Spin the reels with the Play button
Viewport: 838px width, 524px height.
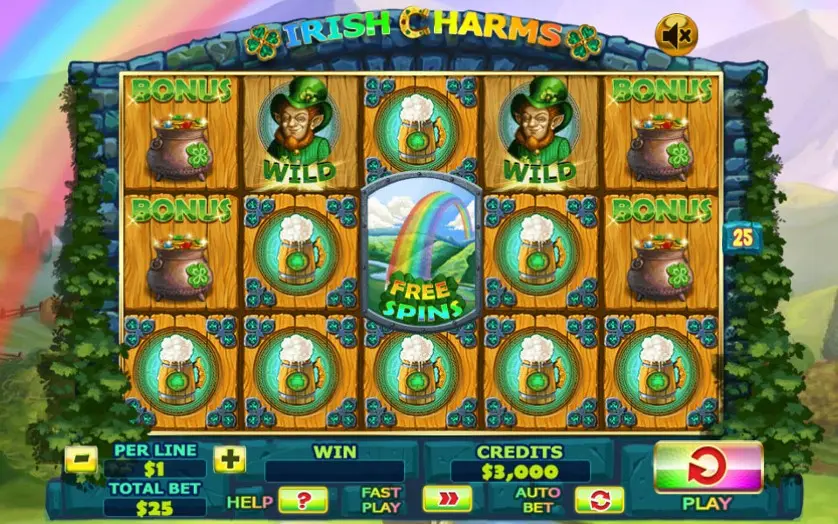pyautogui.click(x=707, y=467)
